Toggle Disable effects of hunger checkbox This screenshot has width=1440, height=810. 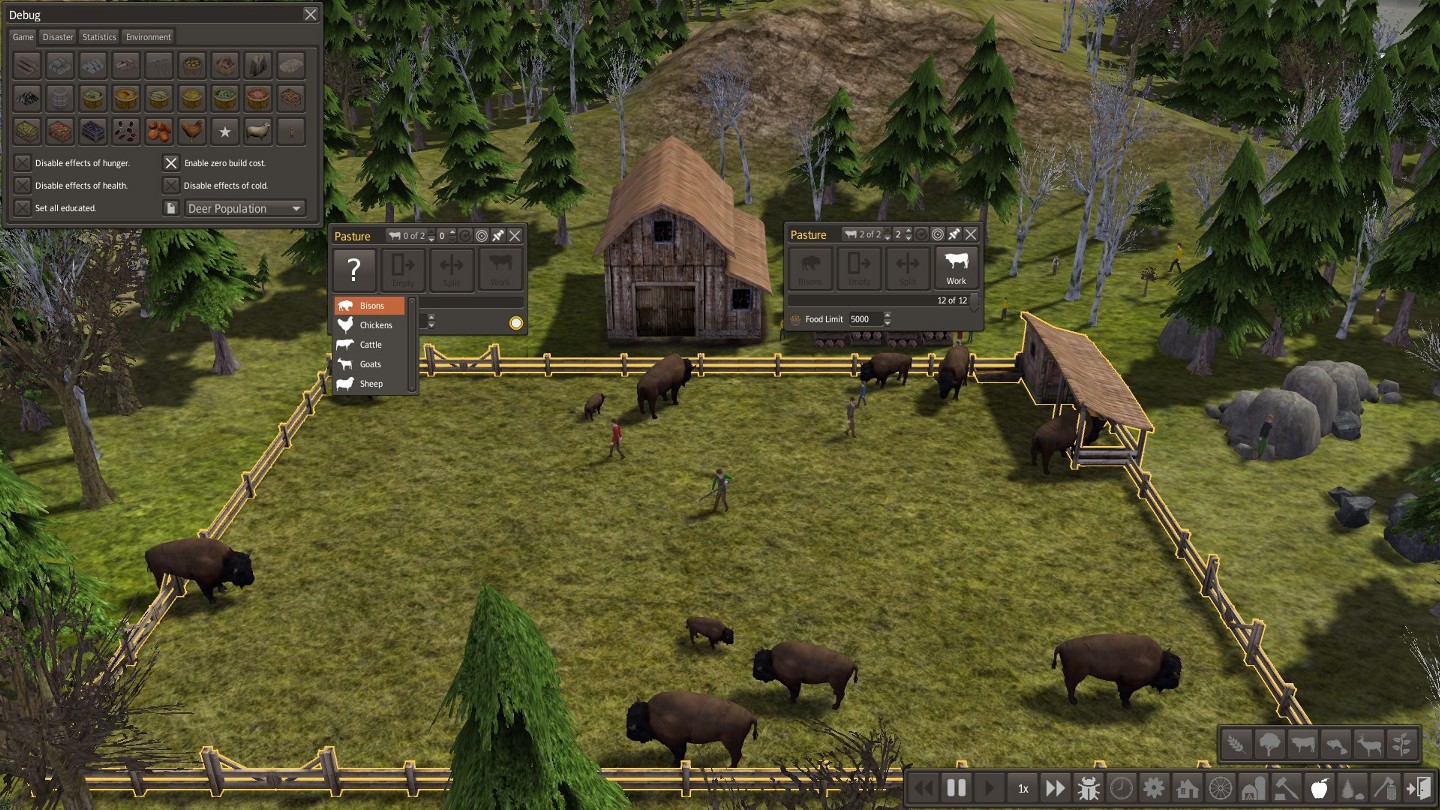22,162
